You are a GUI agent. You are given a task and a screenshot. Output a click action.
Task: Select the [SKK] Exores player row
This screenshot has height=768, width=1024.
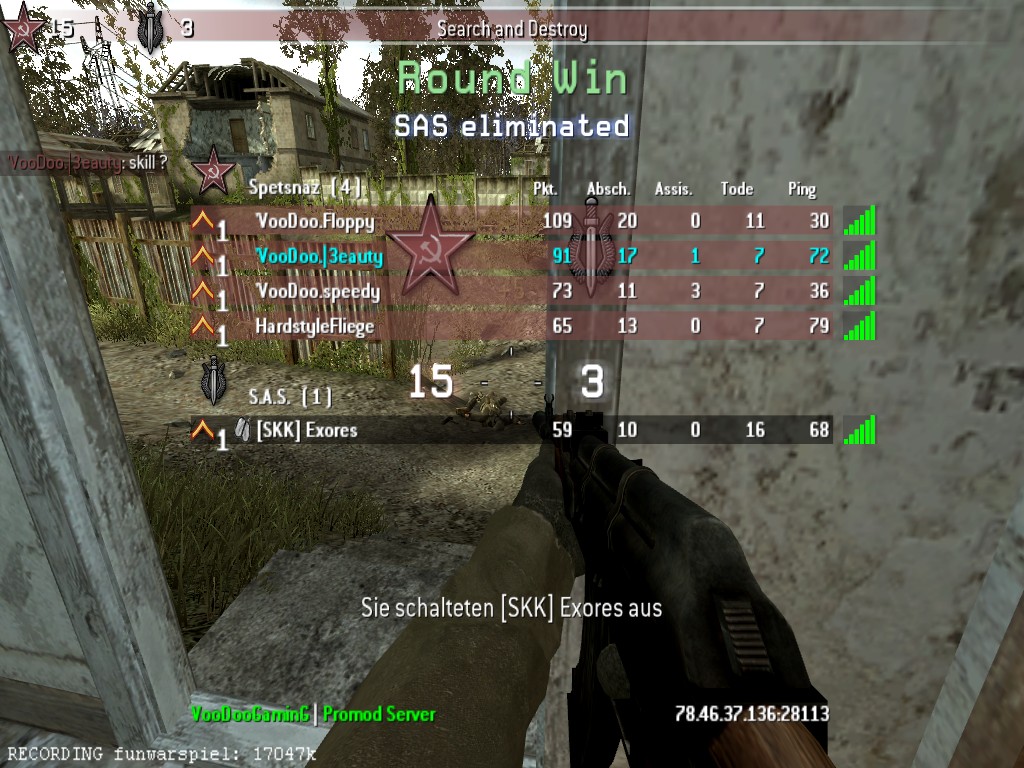(510, 430)
